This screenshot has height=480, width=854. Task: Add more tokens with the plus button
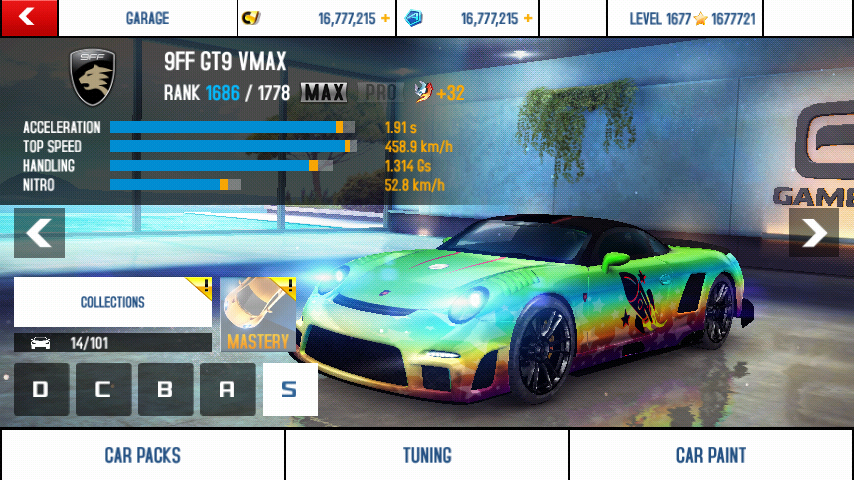[x=528, y=18]
